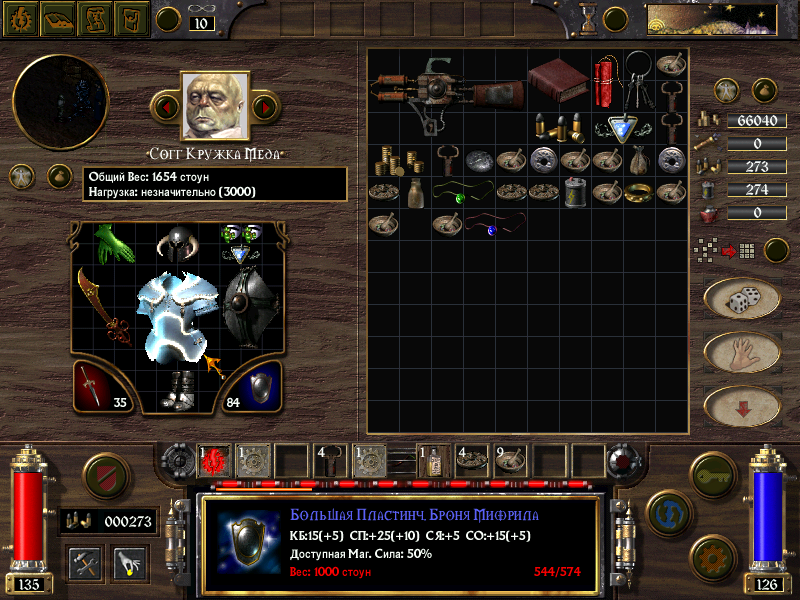Show the previous party member portrait
Viewport: 800px width, 600px height.
tap(166, 105)
